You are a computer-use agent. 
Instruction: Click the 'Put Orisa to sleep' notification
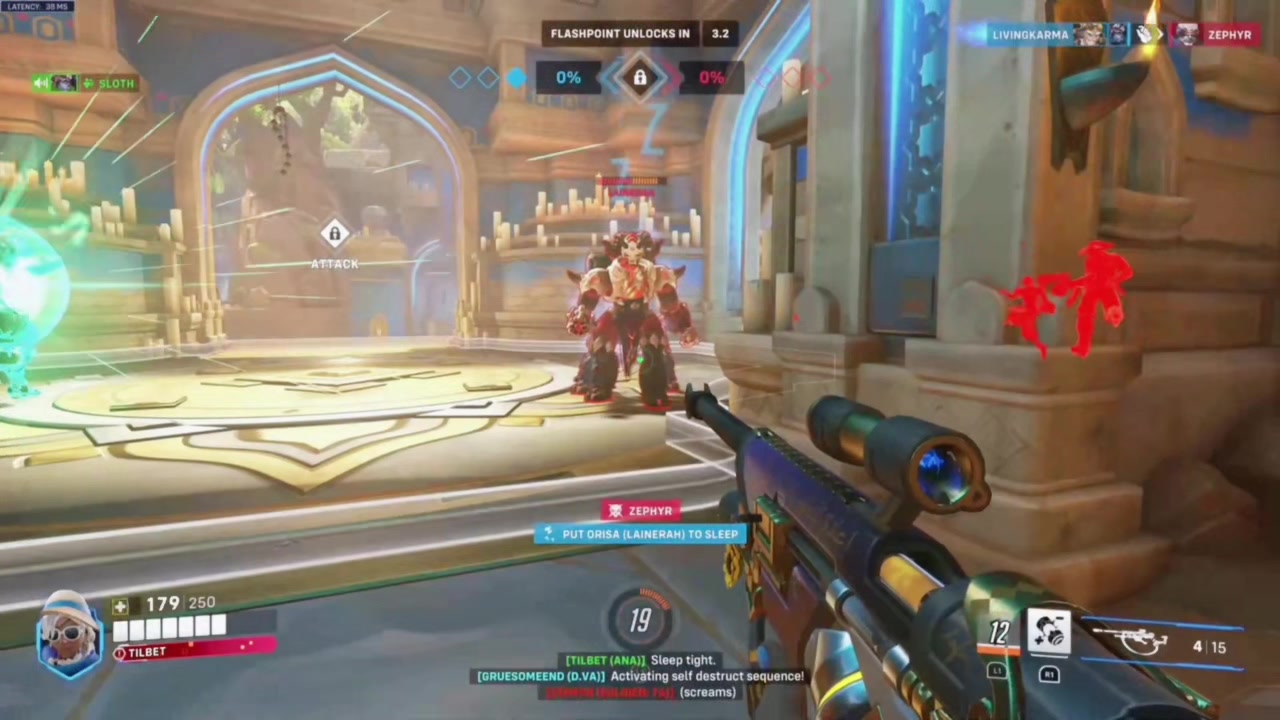(640, 534)
